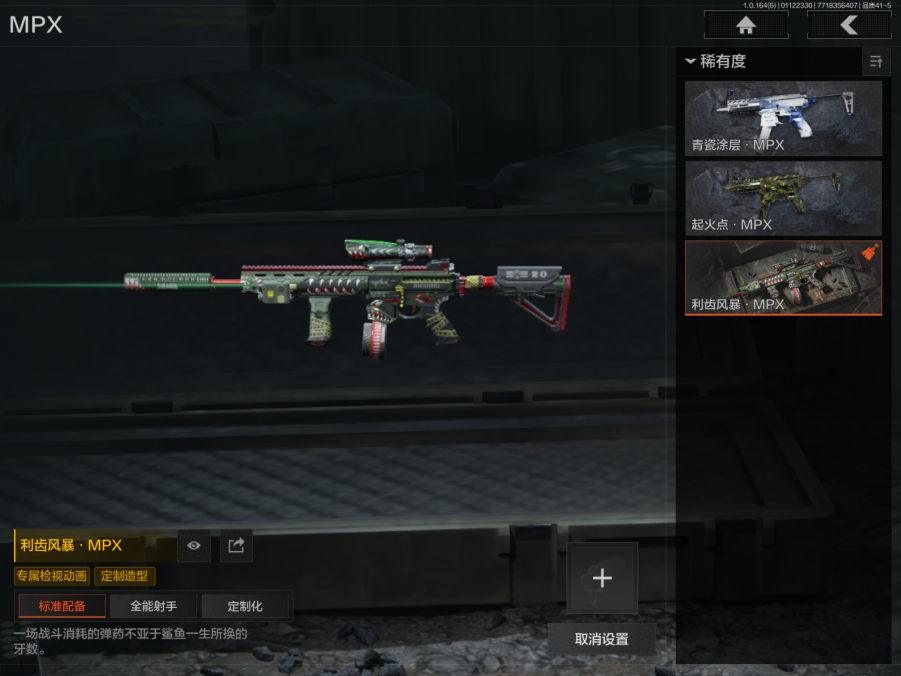This screenshot has height=676, width=901.
Task: Toggle the sort order icon
Action: tap(876, 61)
